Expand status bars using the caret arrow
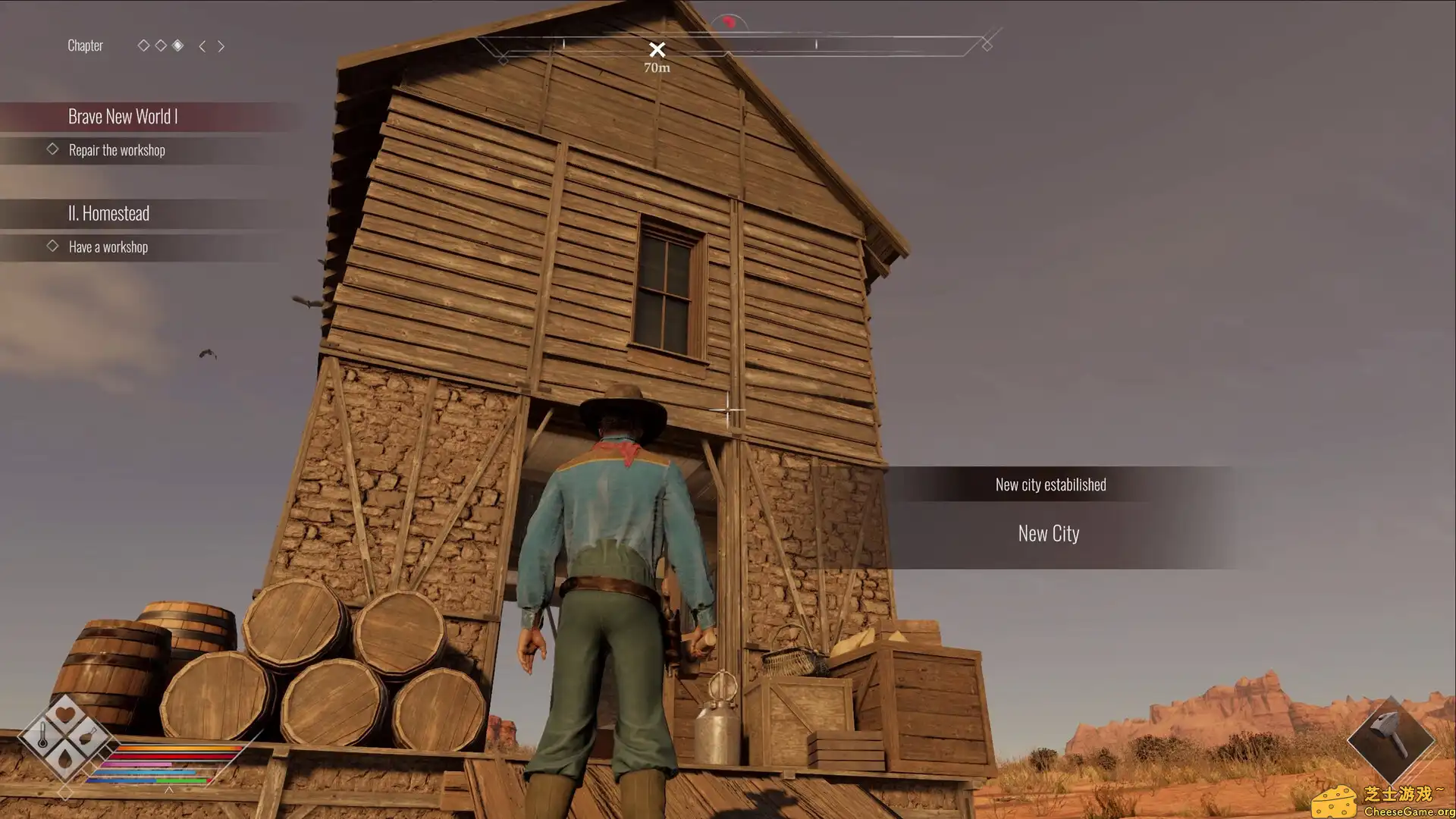This screenshot has width=1456, height=819. [x=170, y=790]
